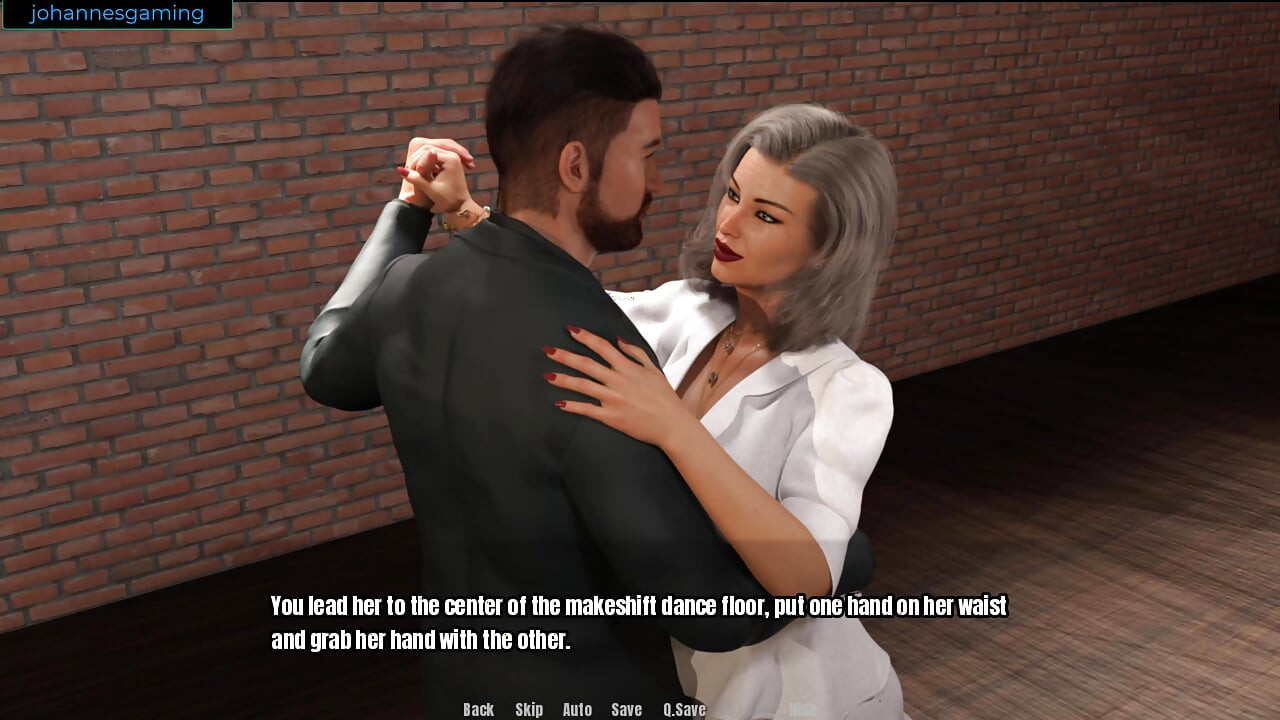Select Auto in the bottom quick menu

click(577, 710)
